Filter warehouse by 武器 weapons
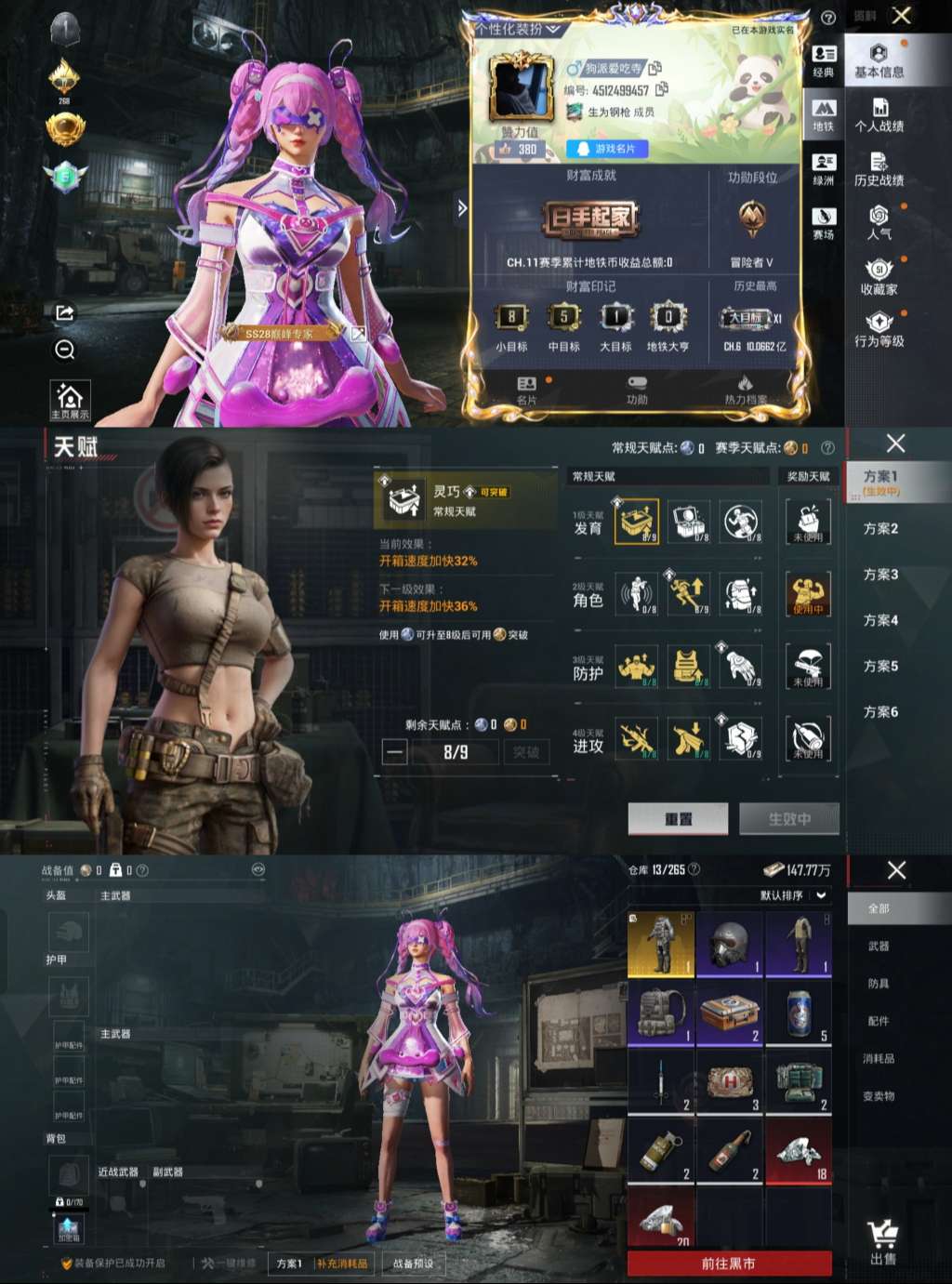Image resolution: width=952 pixels, height=1284 pixels. point(879,946)
